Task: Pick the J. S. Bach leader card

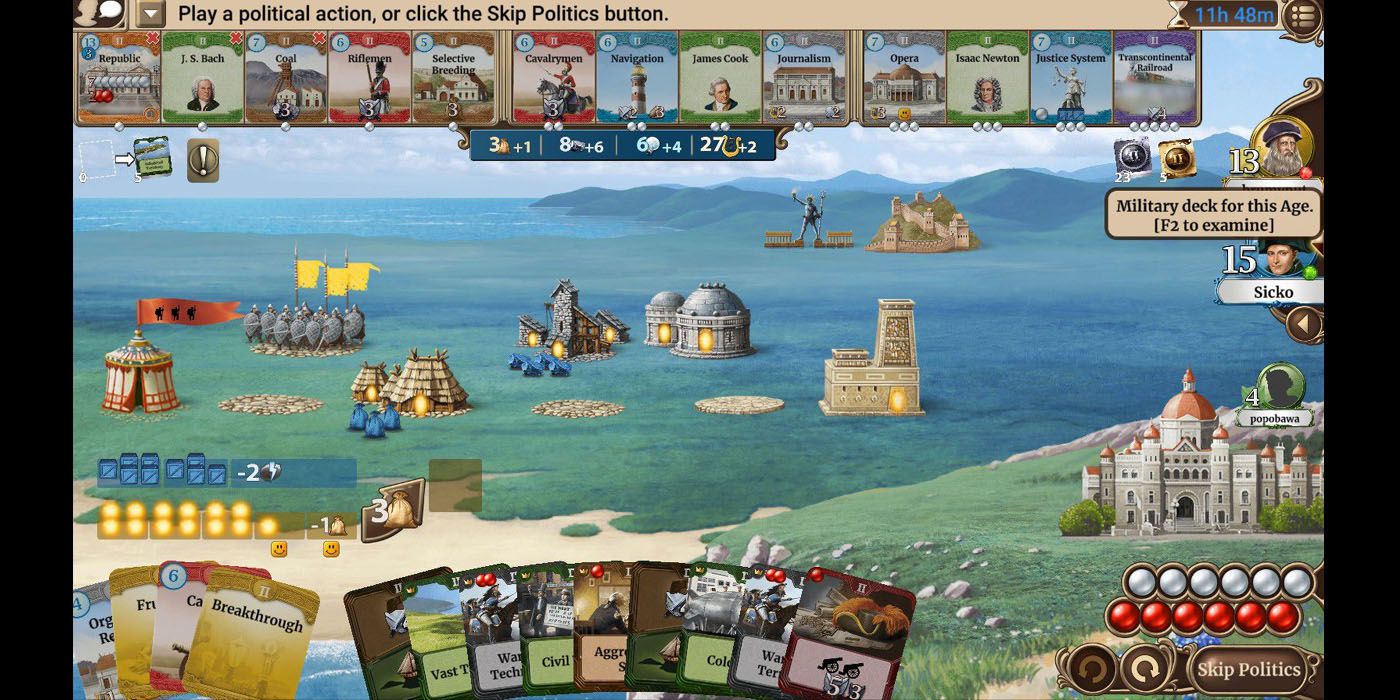Action: [x=202, y=78]
